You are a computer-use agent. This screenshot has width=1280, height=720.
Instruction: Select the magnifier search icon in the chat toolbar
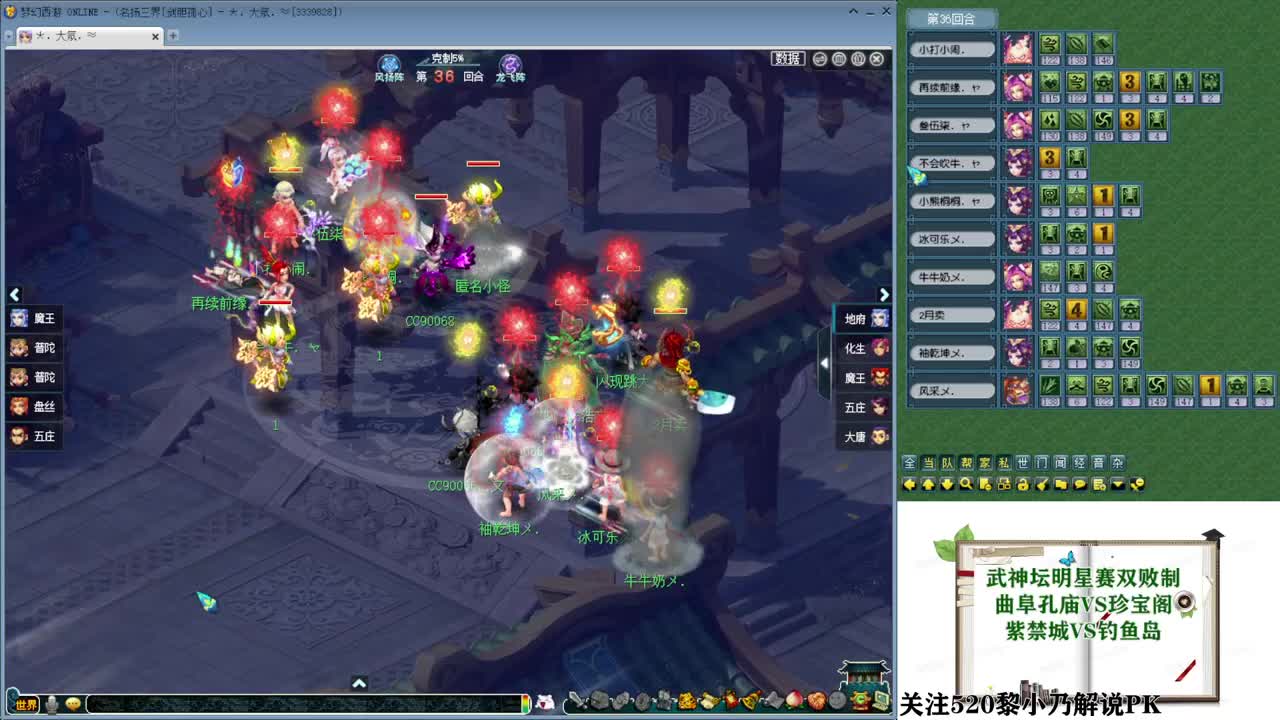pyautogui.click(x=964, y=485)
